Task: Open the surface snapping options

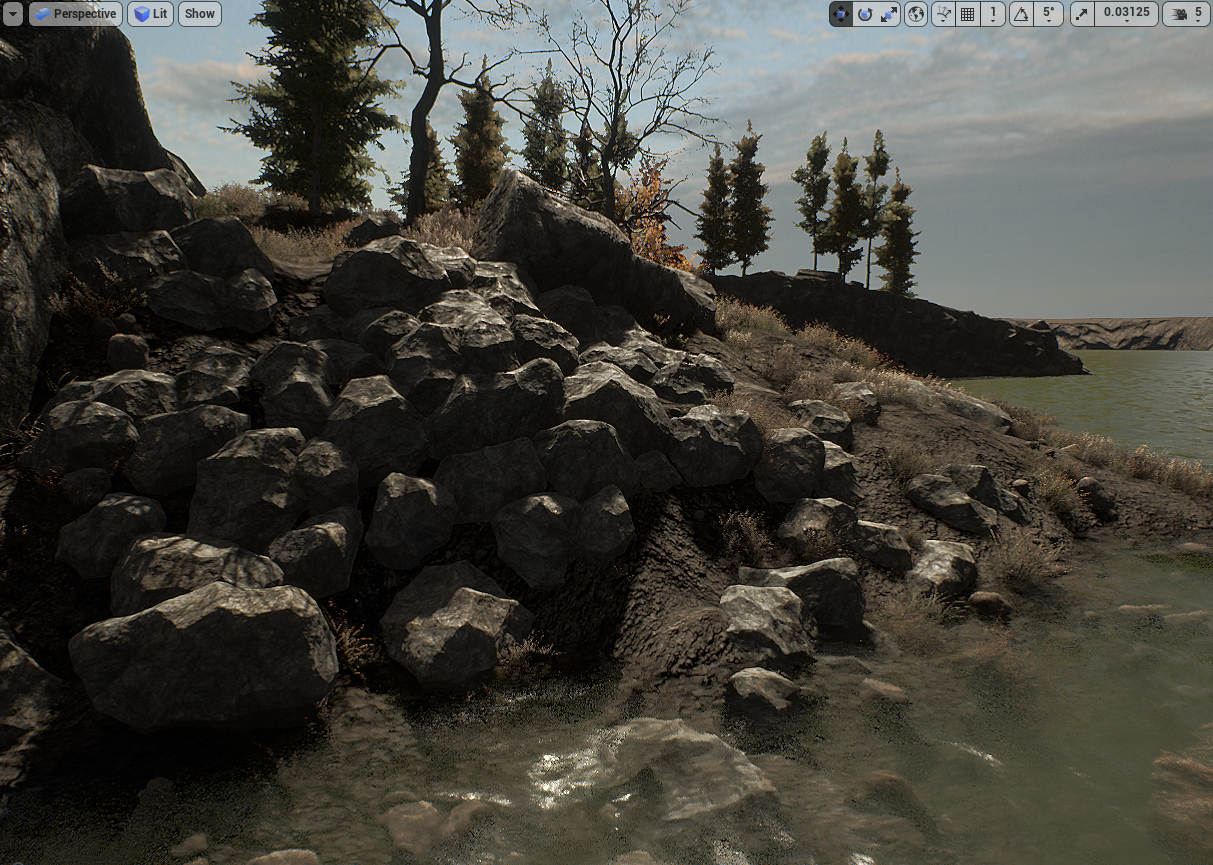Action: 943,14
